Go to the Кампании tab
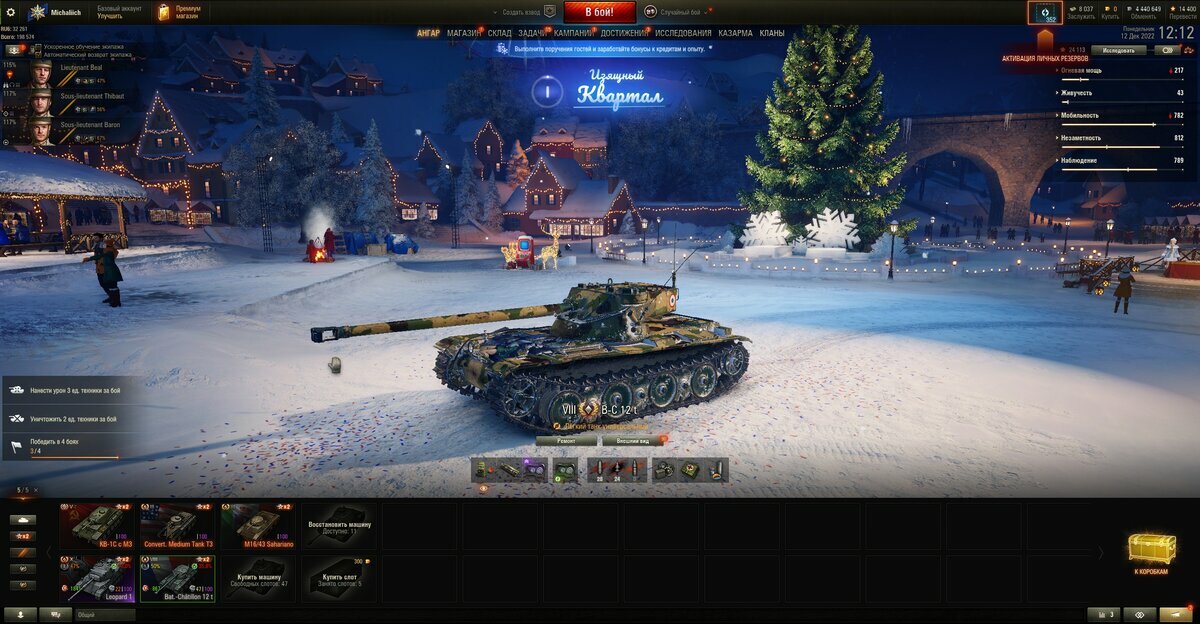Viewport: 1200px width, 624px height. pyautogui.click(x=573, y=33)
